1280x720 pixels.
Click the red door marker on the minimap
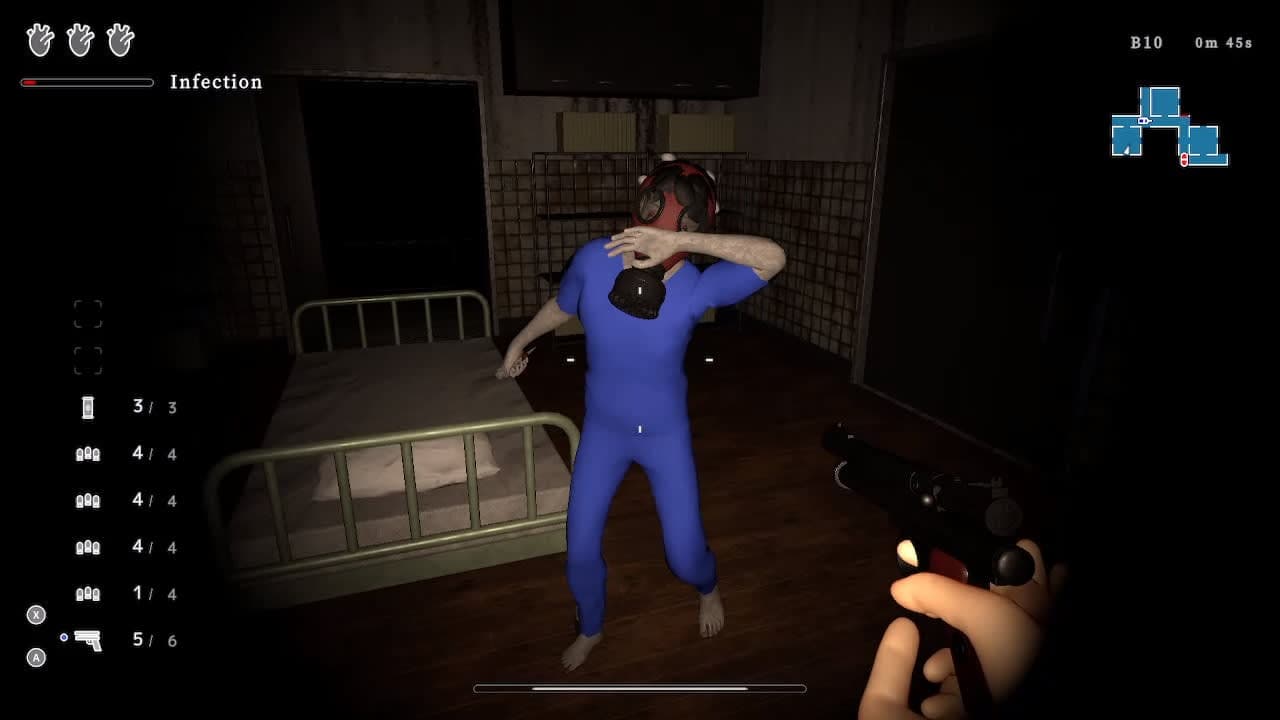1184,159
